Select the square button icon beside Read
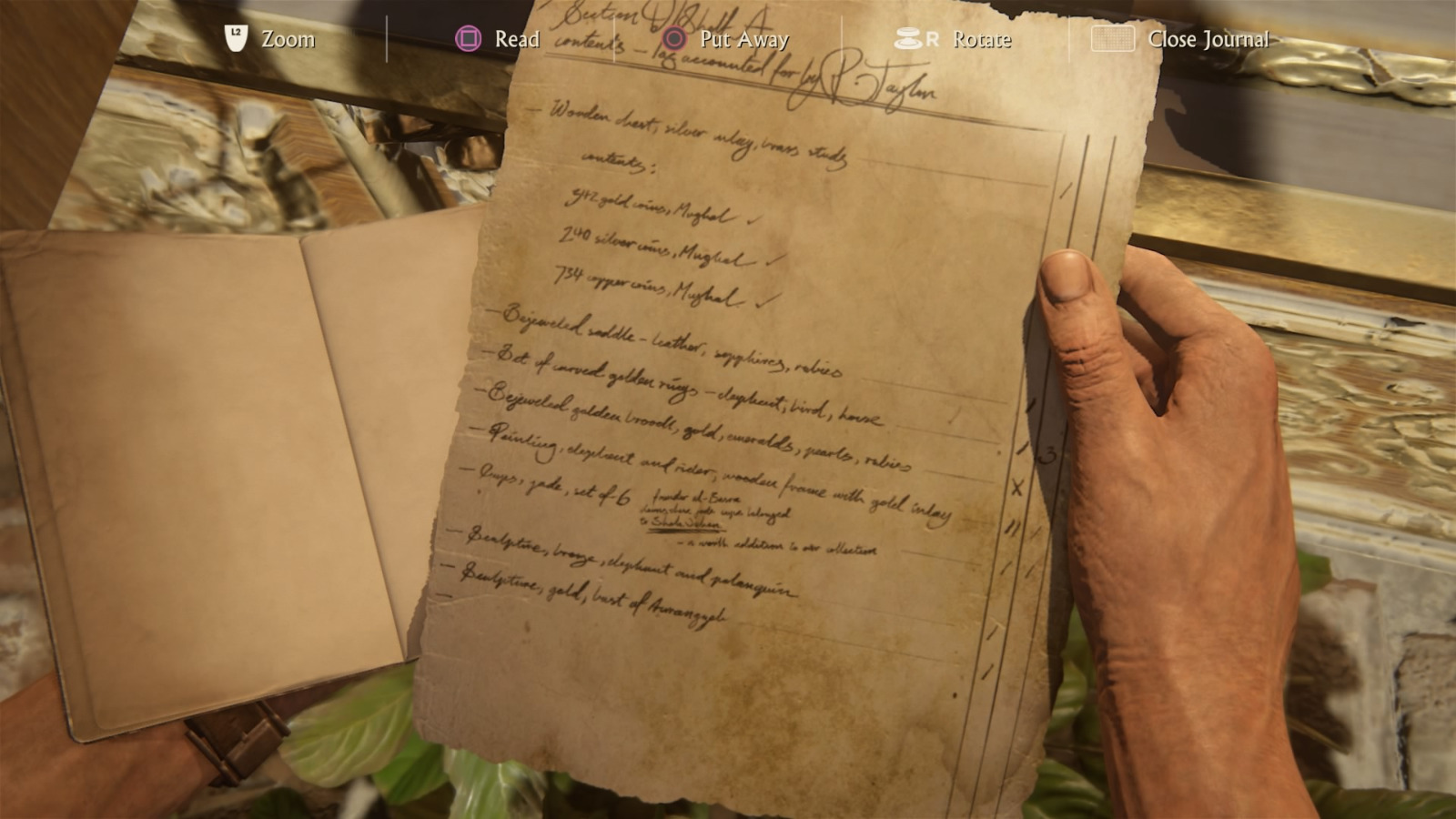1456x819 pixels. click(x=468, y=39)
